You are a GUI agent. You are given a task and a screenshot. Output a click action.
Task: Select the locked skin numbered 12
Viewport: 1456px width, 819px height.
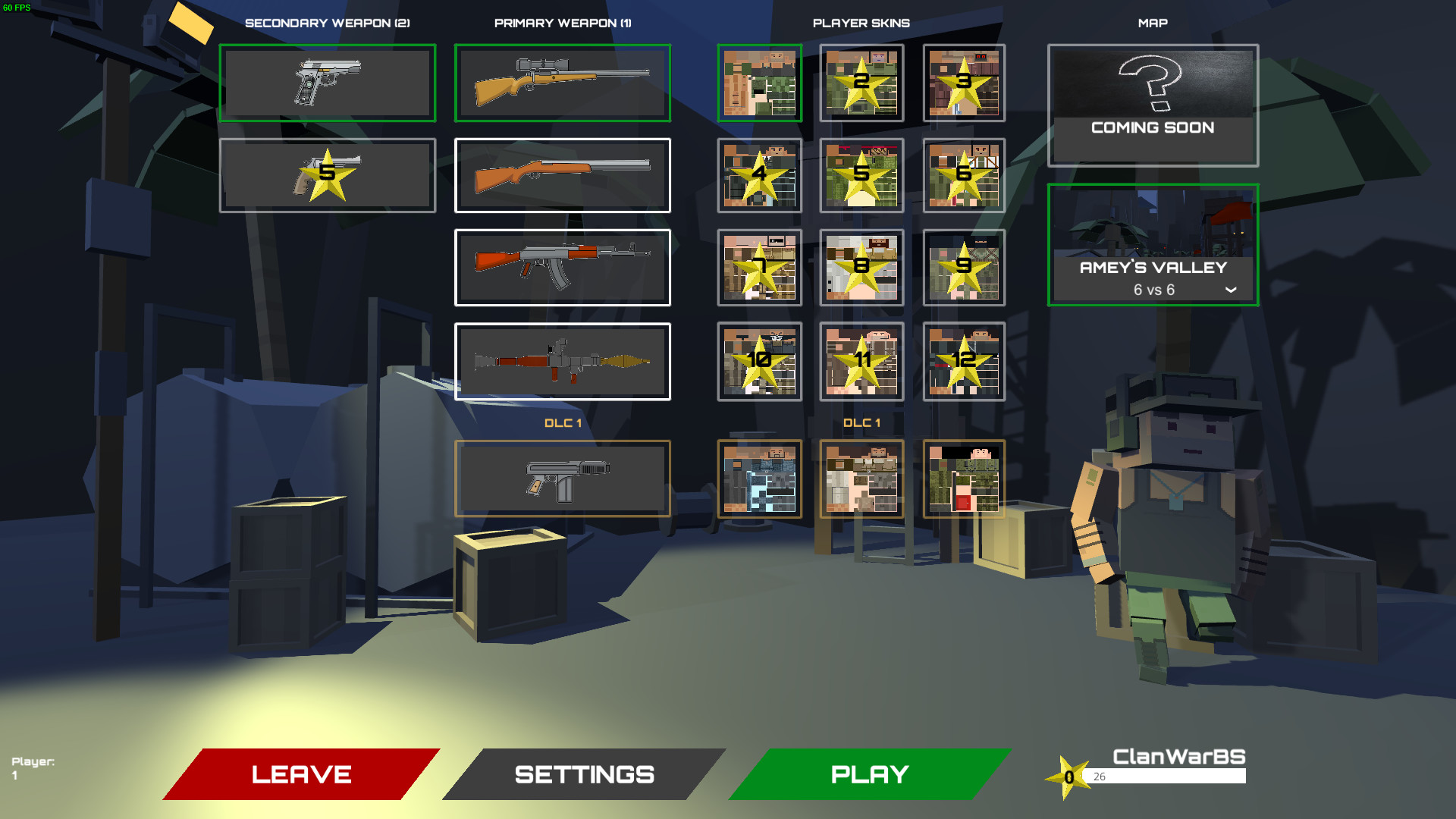963,362
